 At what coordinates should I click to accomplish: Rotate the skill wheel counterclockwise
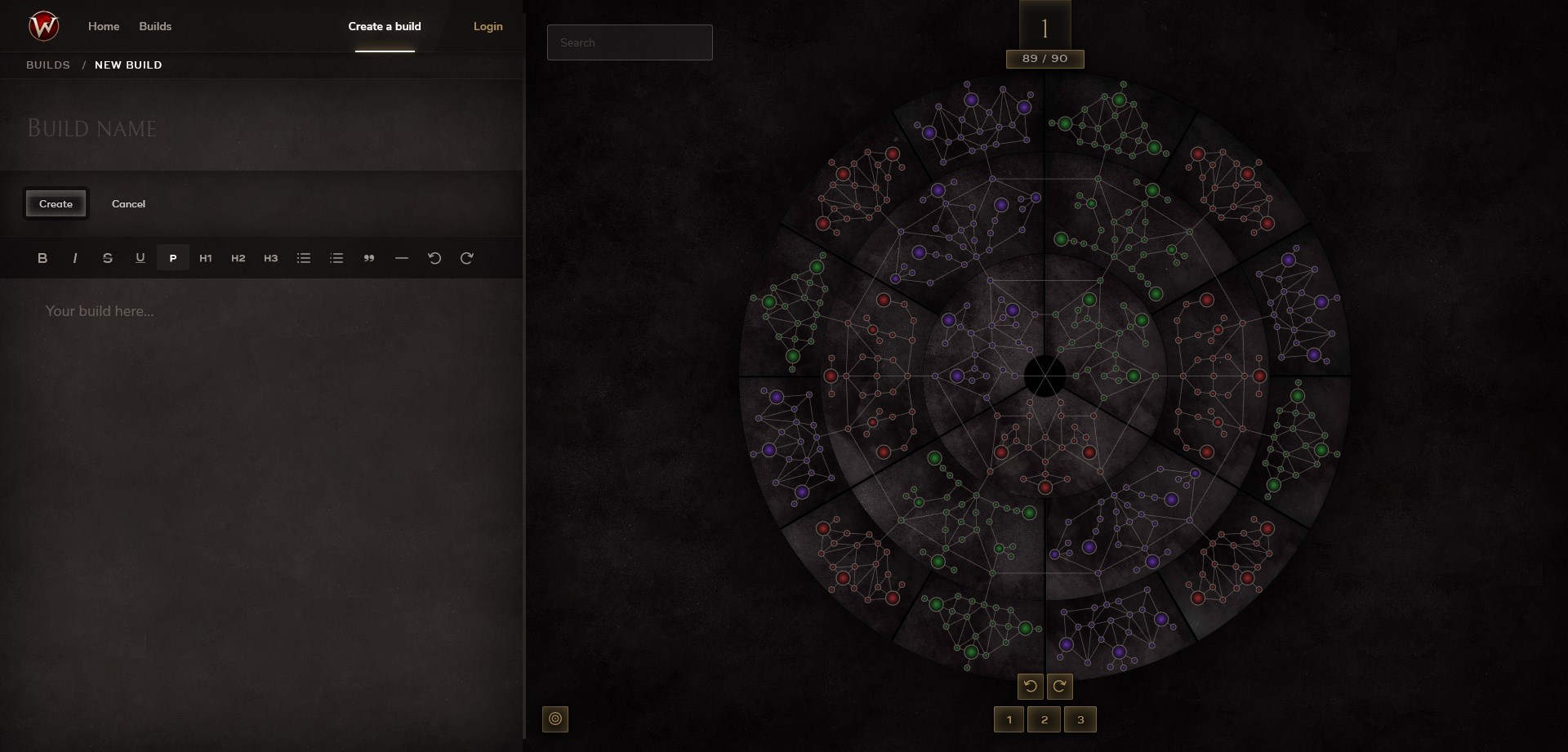pos(1031,687)
